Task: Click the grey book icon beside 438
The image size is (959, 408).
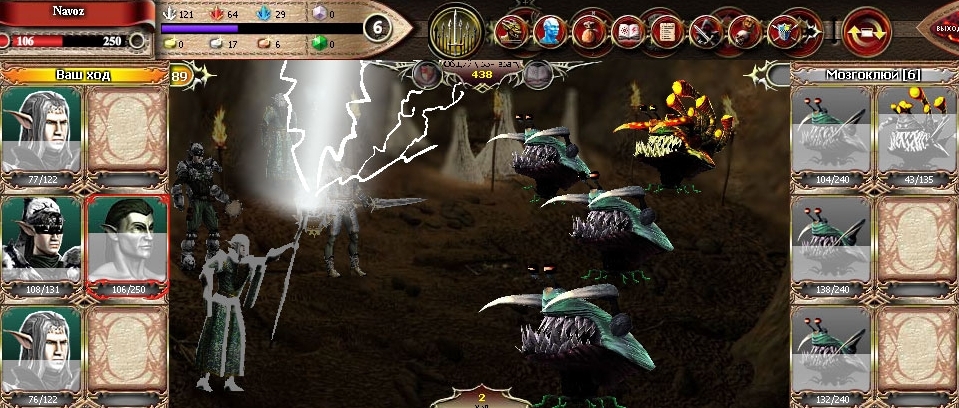Action: tap(538, 74)
